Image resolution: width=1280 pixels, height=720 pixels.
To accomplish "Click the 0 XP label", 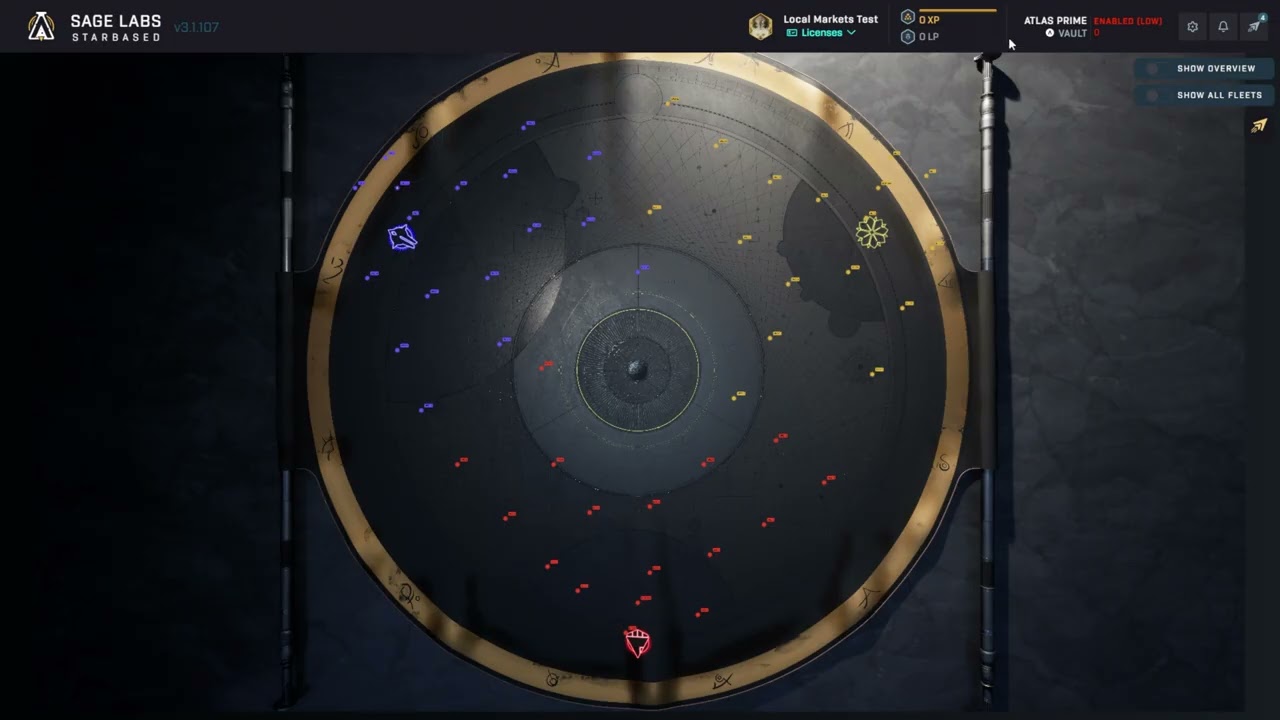I will [x=928, y=18].
